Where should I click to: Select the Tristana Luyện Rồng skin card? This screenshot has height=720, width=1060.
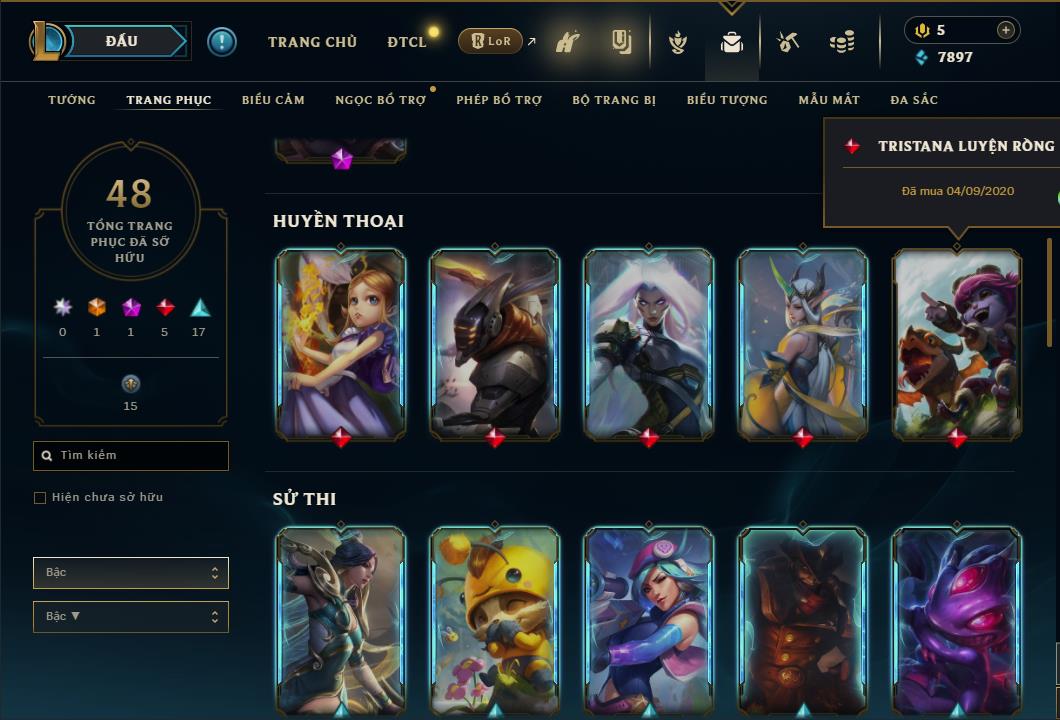click(957, 343)
